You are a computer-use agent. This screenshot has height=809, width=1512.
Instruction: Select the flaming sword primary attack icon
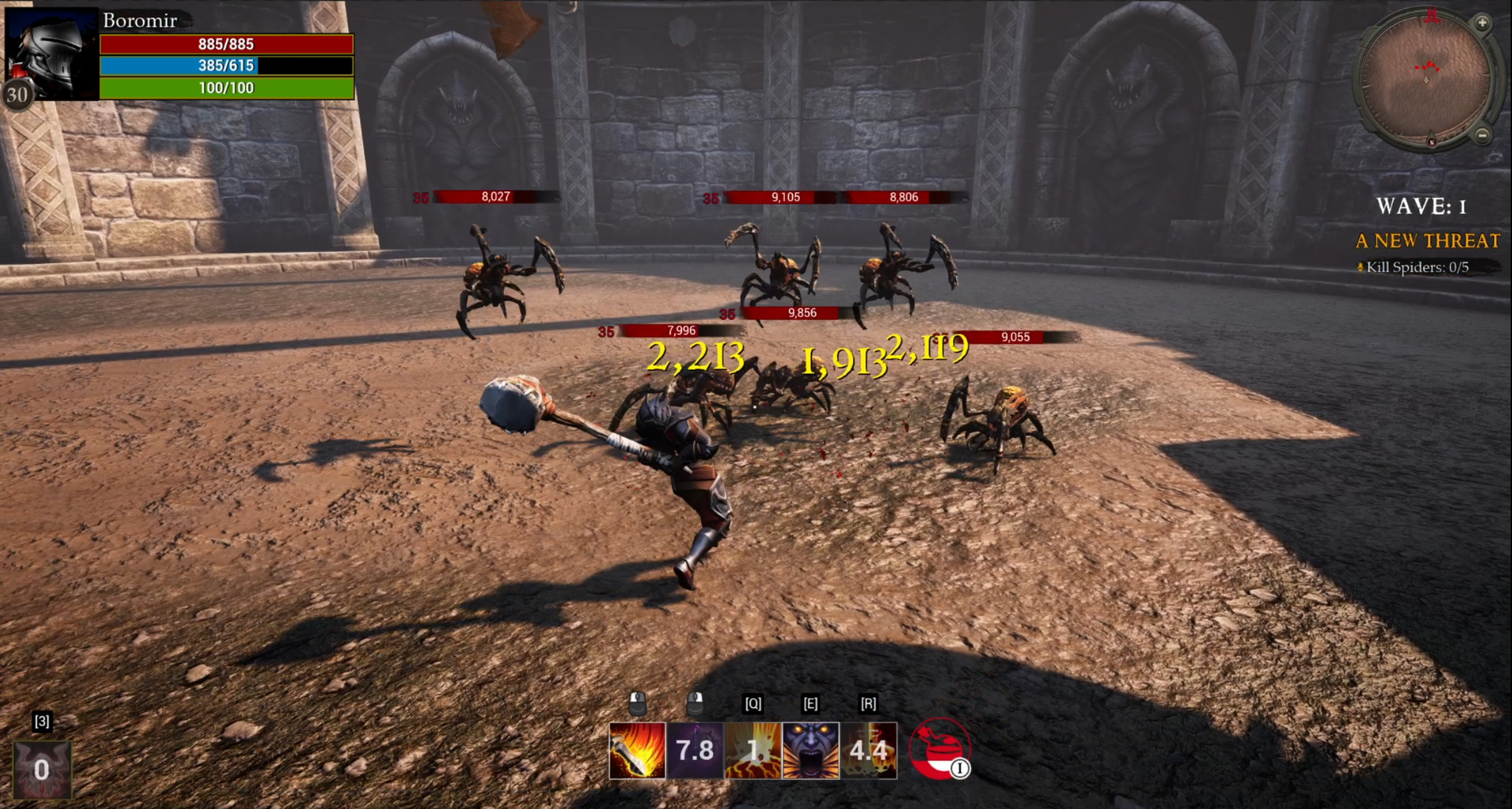tap(638, 751)
